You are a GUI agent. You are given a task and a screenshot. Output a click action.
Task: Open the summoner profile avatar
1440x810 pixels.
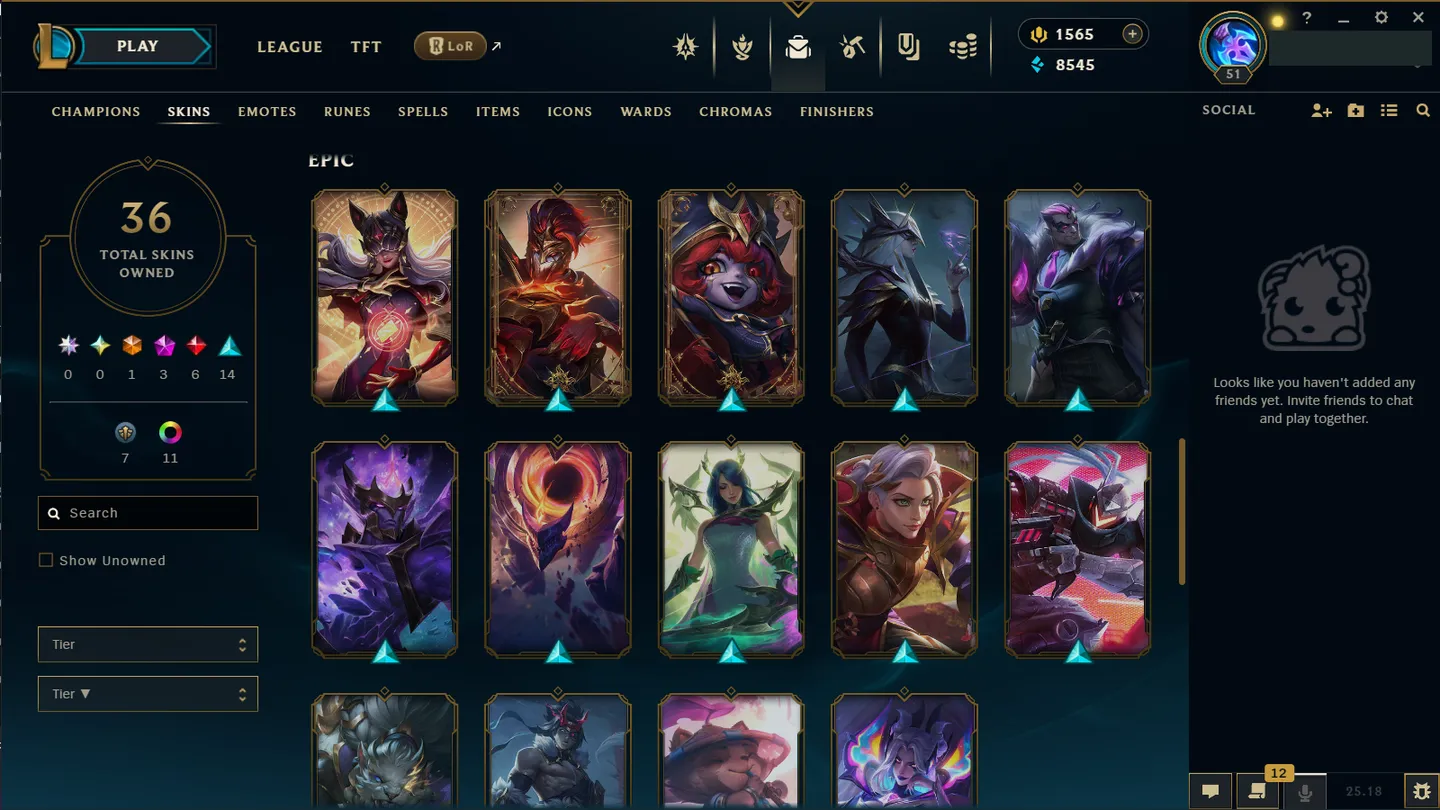click(x=1232, y=44)
